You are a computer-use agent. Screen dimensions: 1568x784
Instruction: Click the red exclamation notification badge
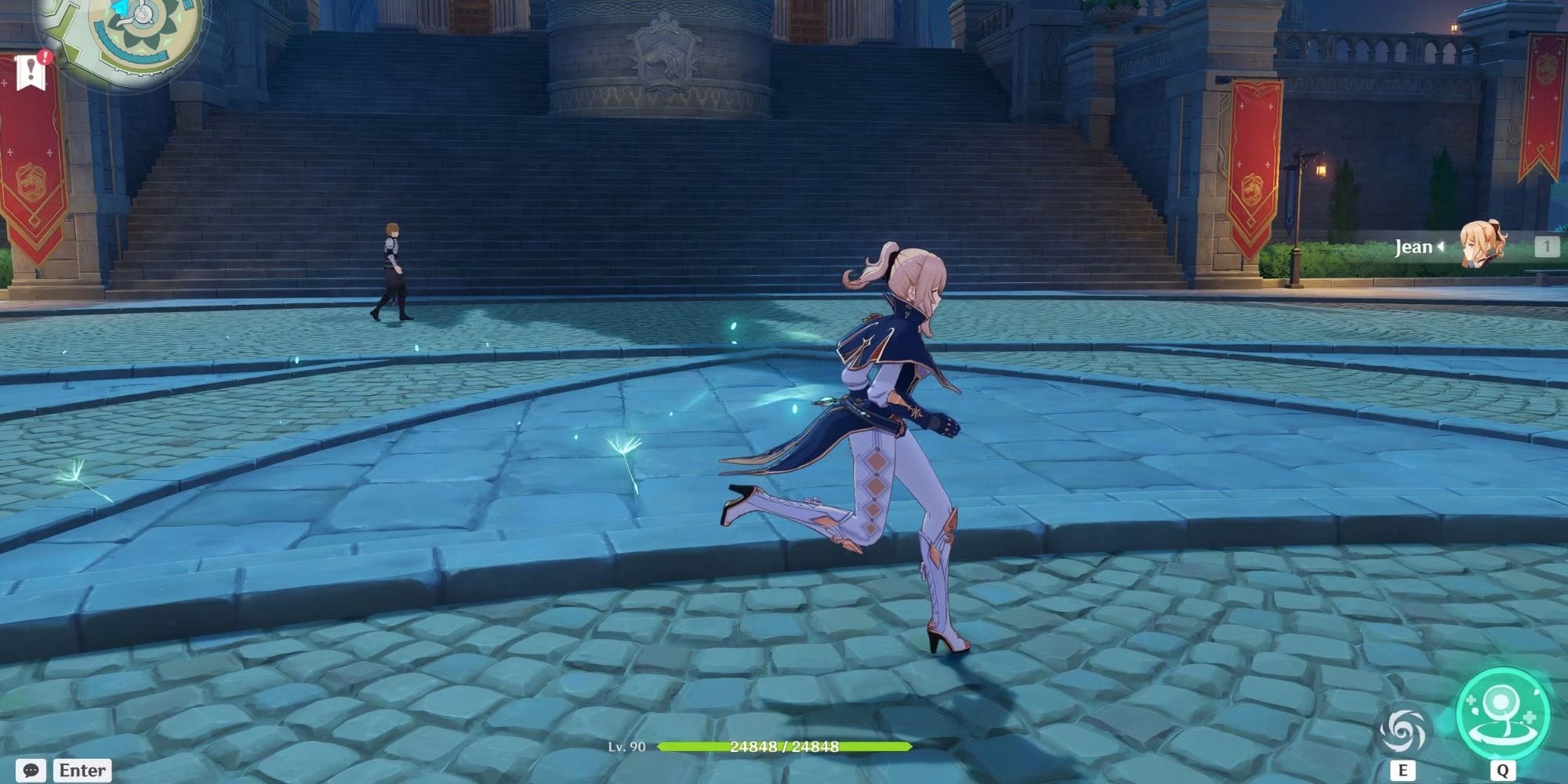pyautogui.click(x=44, y=56)
